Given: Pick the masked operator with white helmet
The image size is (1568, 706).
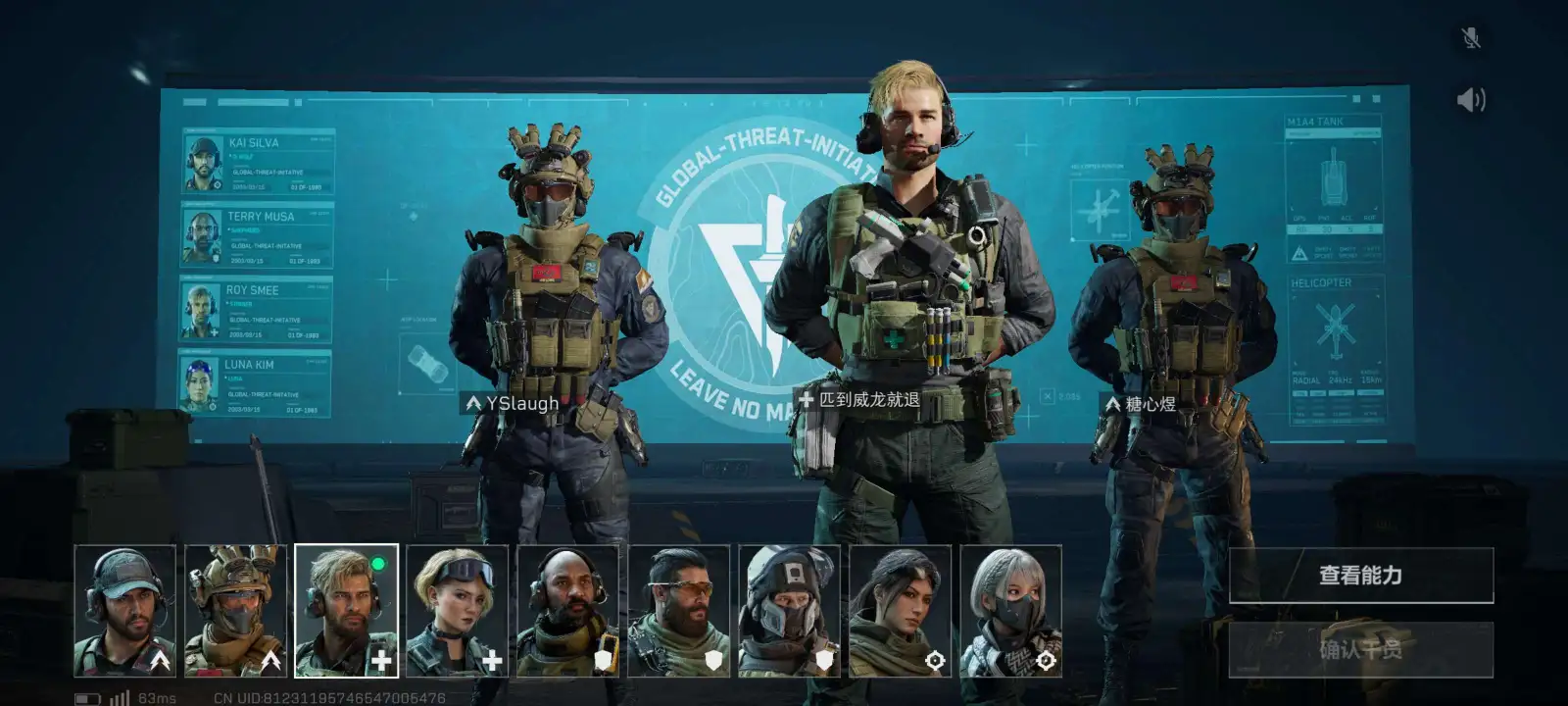Looking at the screenshot, I should [790, 611].
